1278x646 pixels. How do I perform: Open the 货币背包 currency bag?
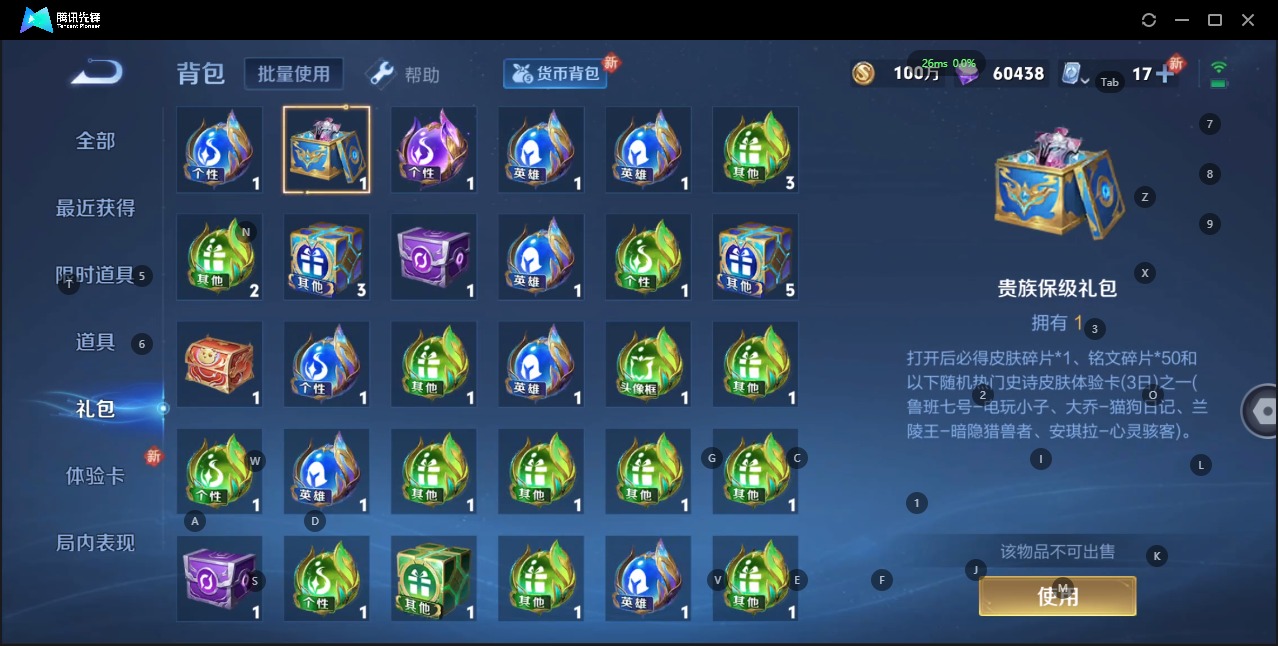click(x=556, y=74)
